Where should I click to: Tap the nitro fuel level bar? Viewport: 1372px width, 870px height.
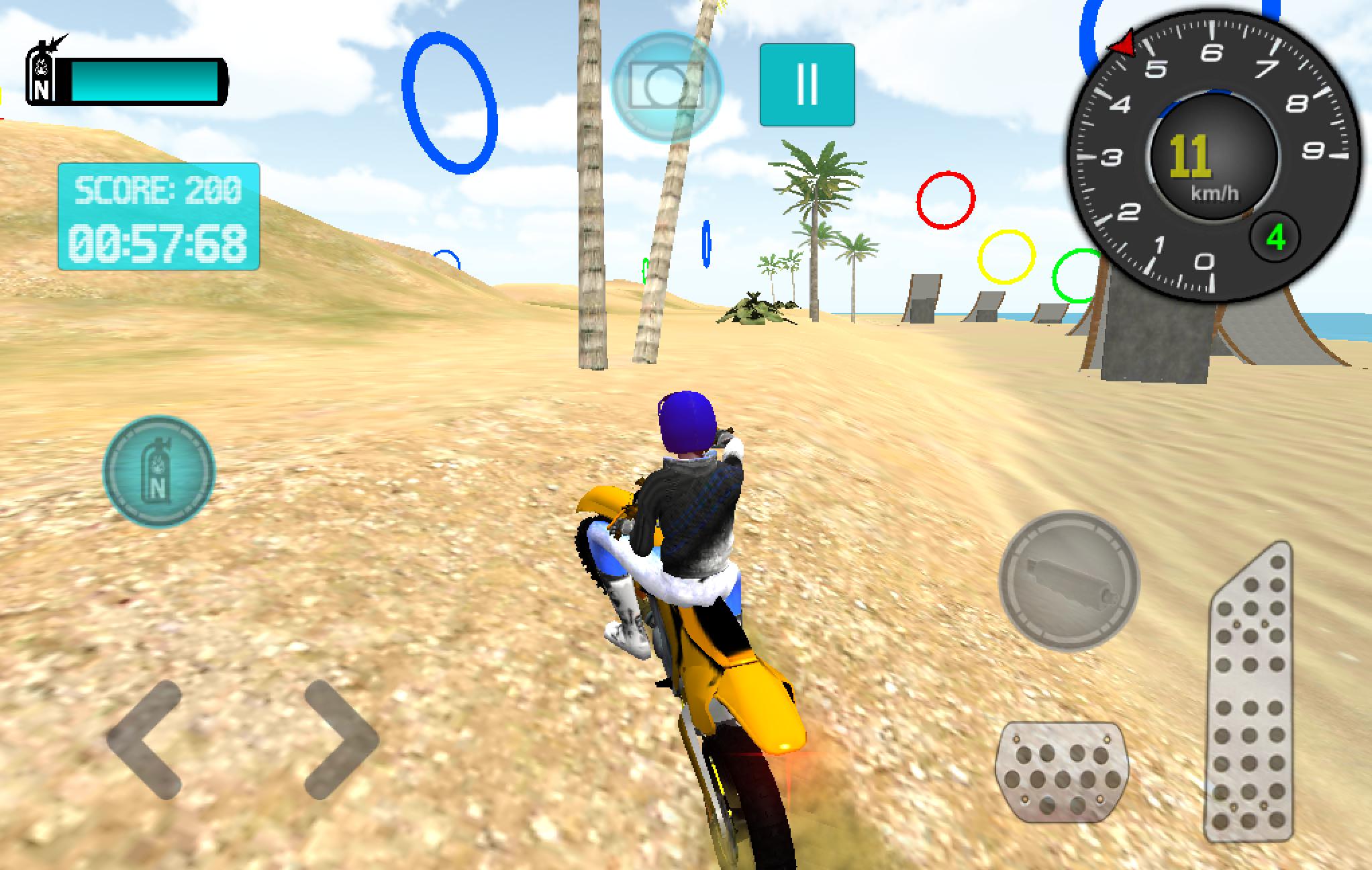click(x=144, y=81)
